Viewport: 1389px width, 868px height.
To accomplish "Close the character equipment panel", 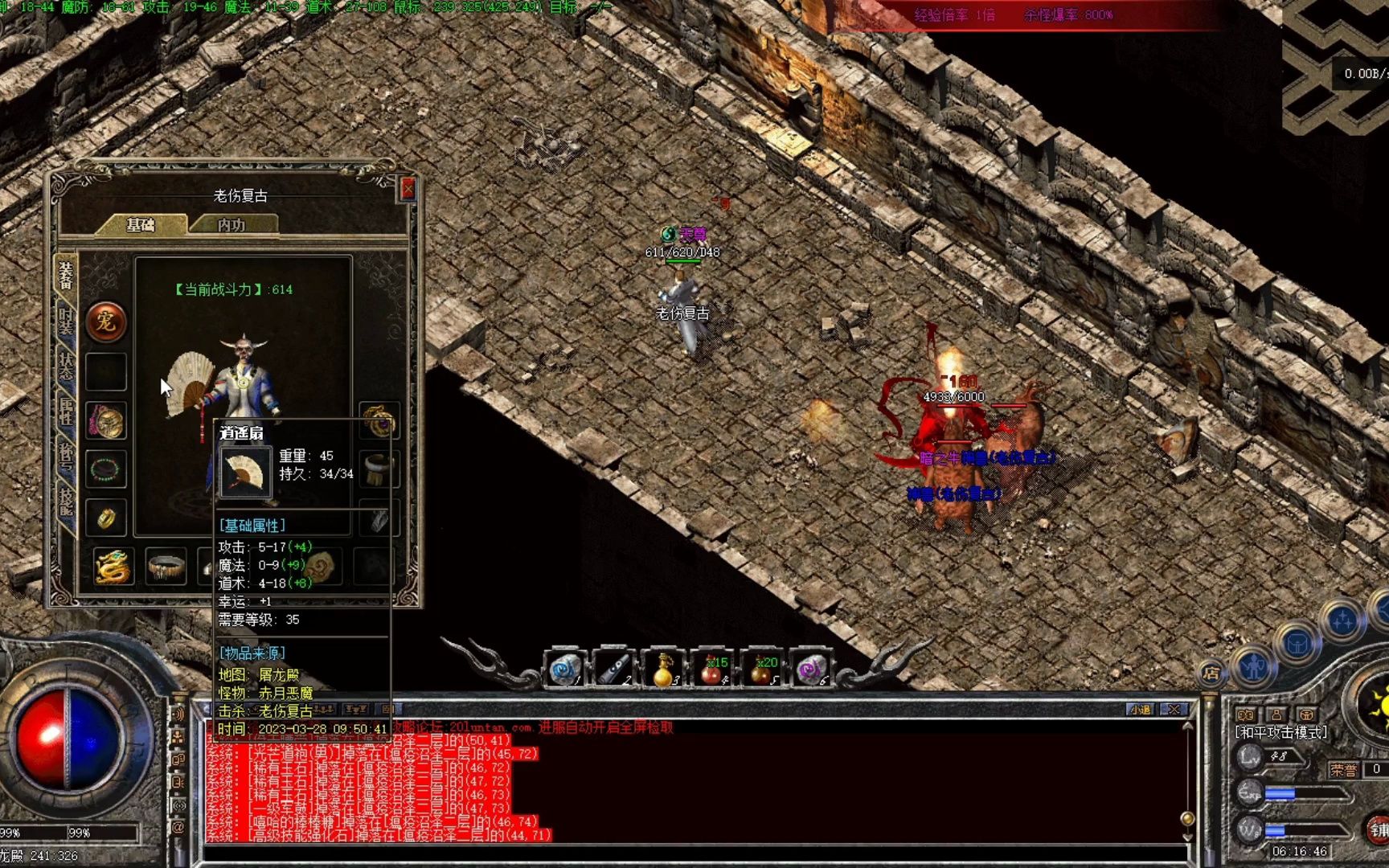I will (x=408, y=189).
